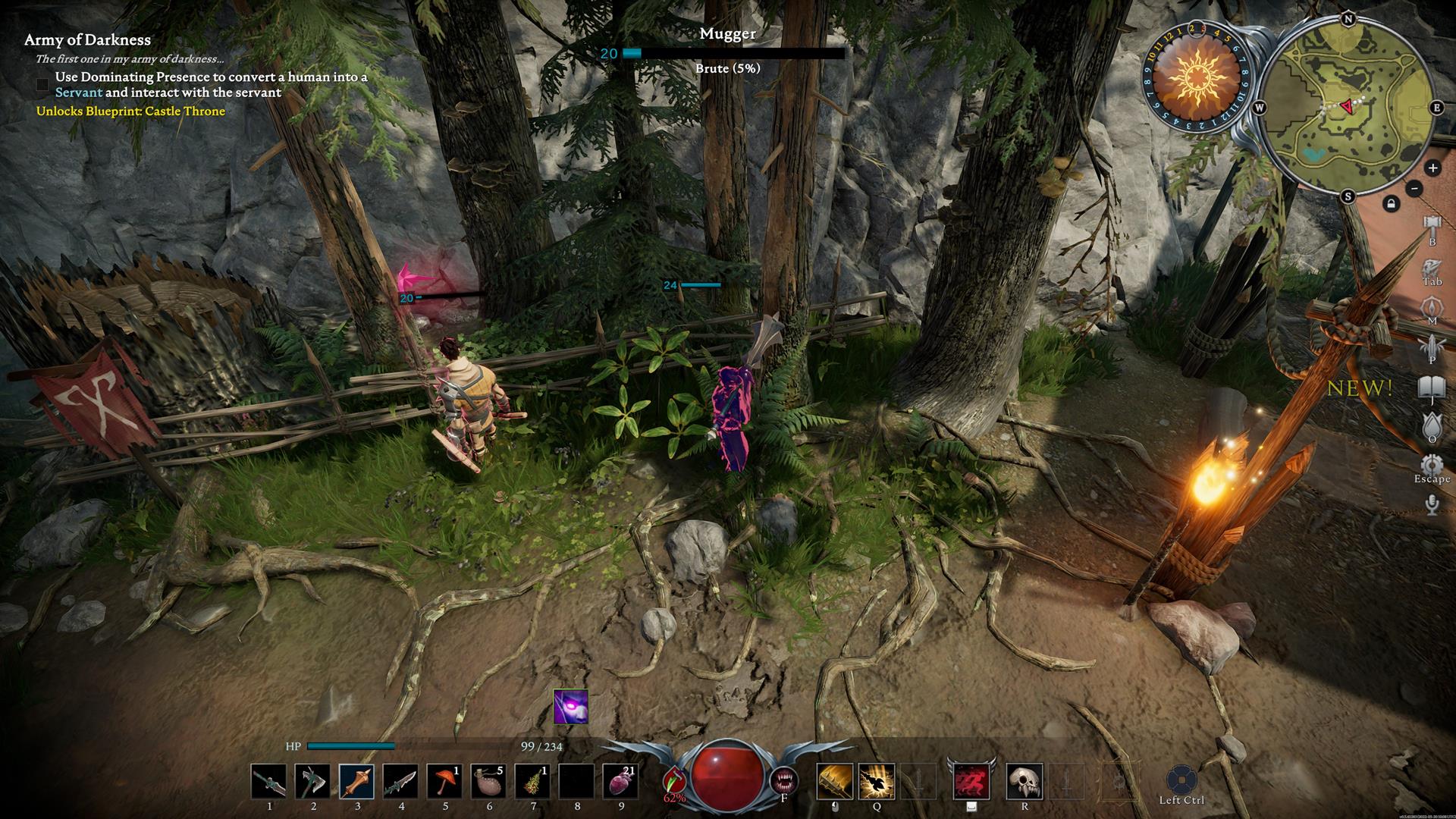
Task: Select the mace in hotbar slot 3
Action: coord(356,782)
